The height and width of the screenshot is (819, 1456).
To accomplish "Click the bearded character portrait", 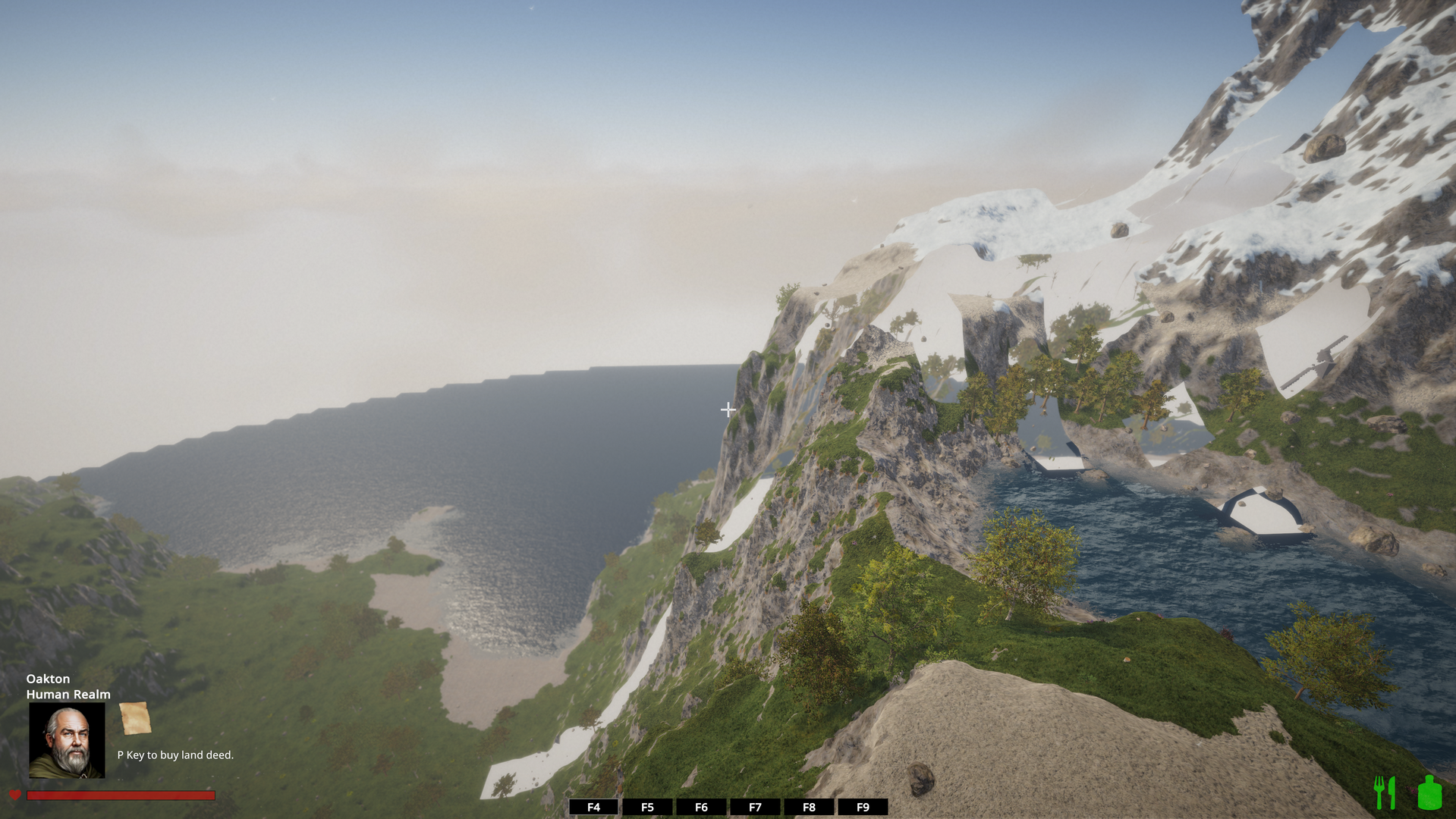I will 67,740.
